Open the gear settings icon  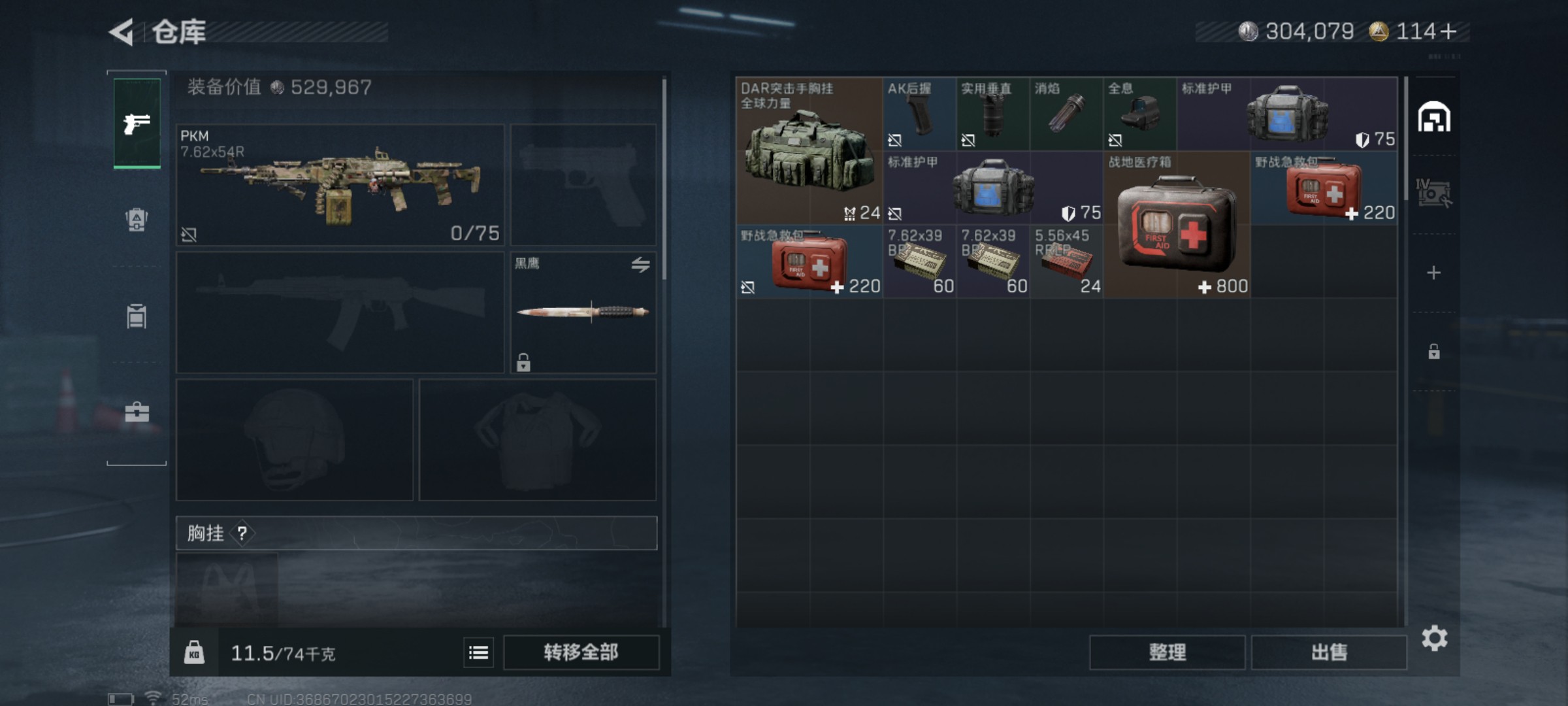click(1434, 638)
